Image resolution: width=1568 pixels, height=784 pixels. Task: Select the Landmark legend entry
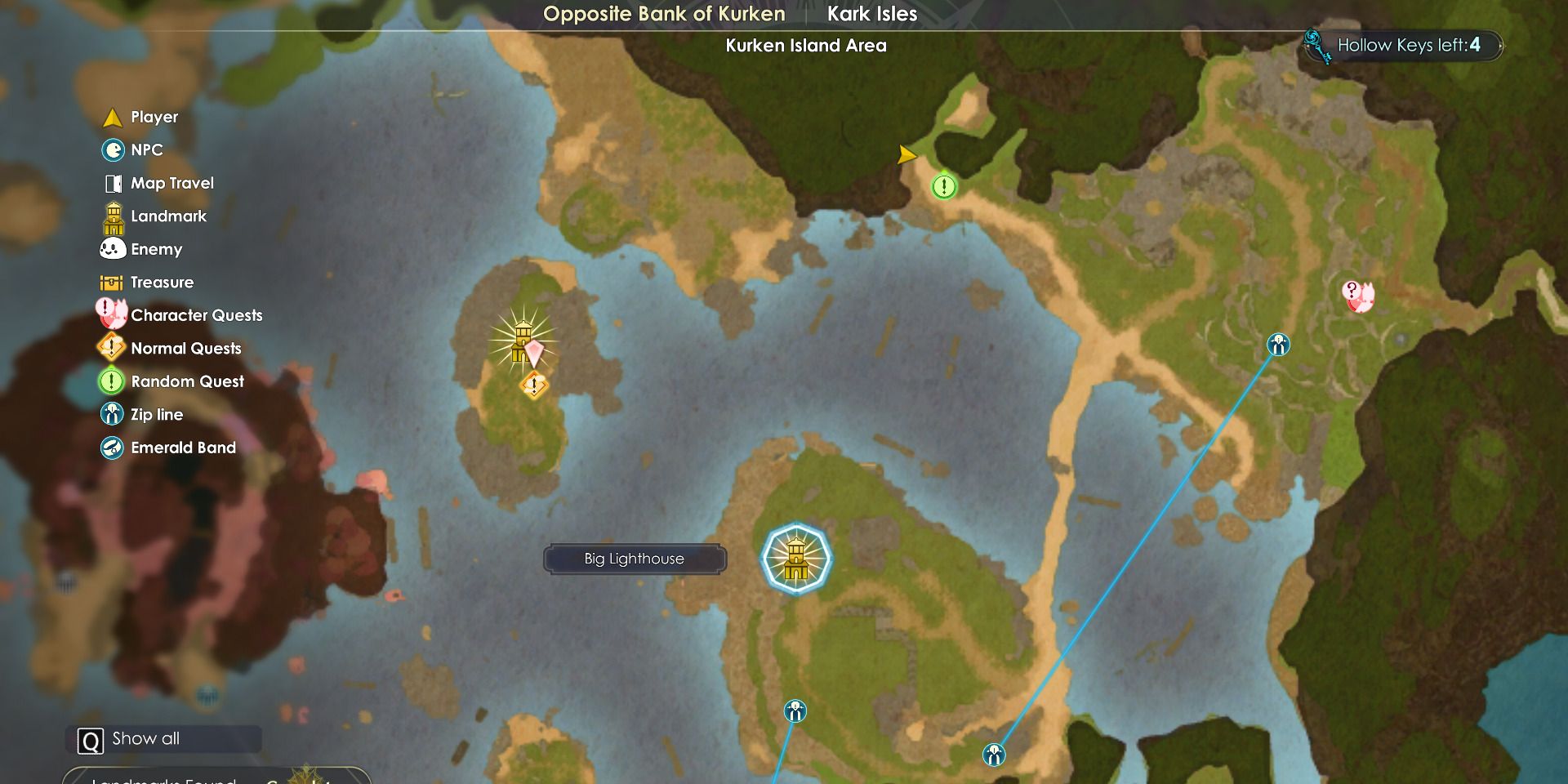(x=168, y=216)
